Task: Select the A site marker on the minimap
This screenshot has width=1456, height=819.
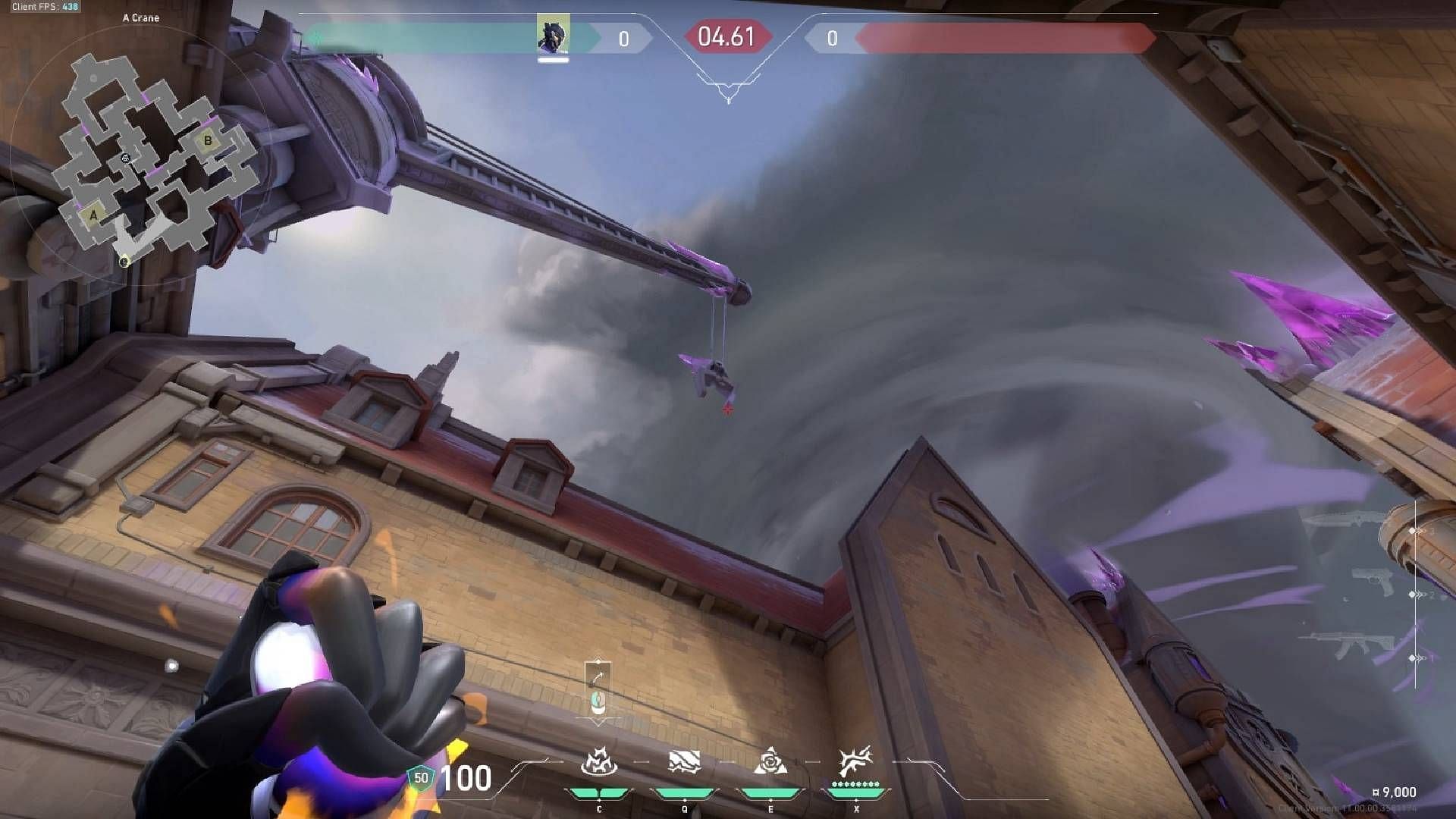Action: pyautogui.click(x=93, y=215)
